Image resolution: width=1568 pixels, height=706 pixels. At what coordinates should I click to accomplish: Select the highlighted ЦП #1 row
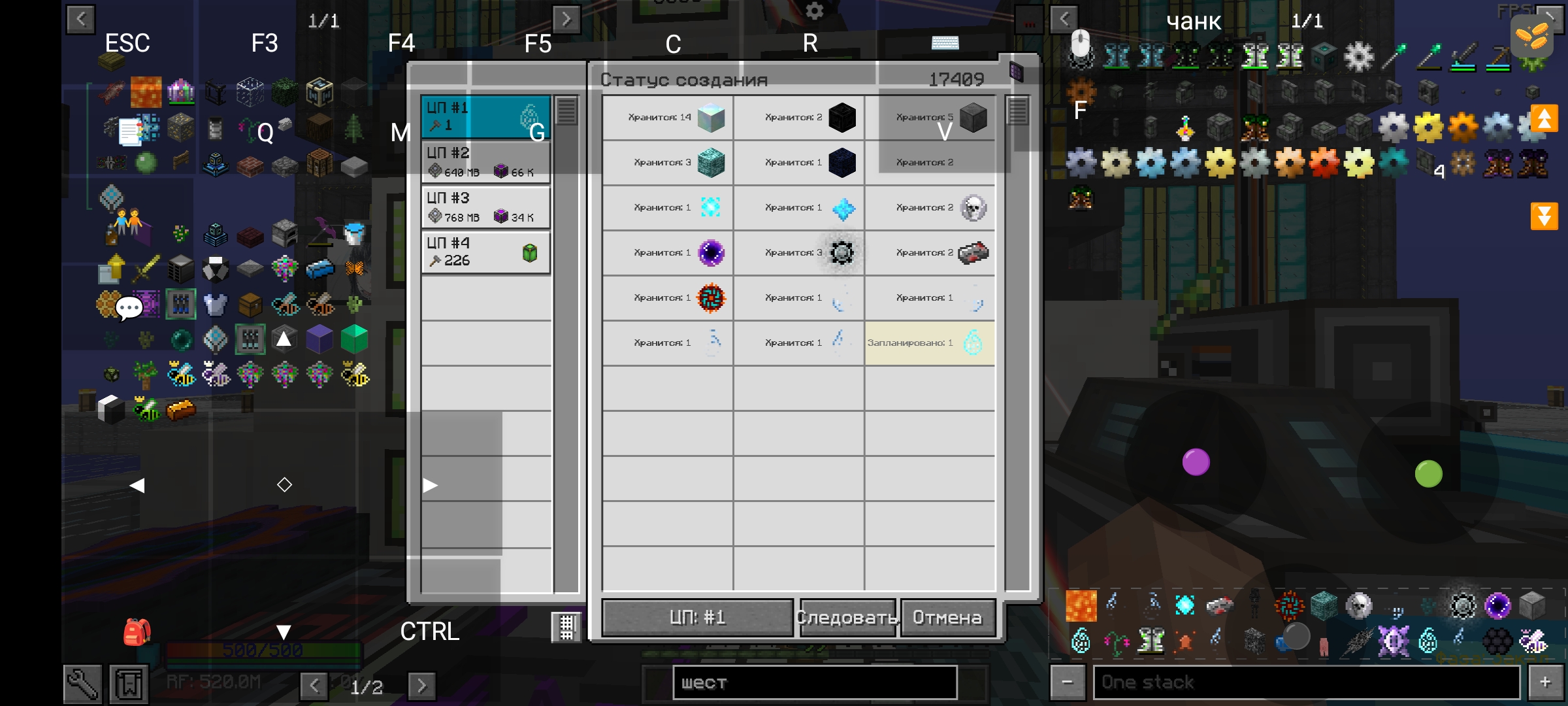[486, 116]
